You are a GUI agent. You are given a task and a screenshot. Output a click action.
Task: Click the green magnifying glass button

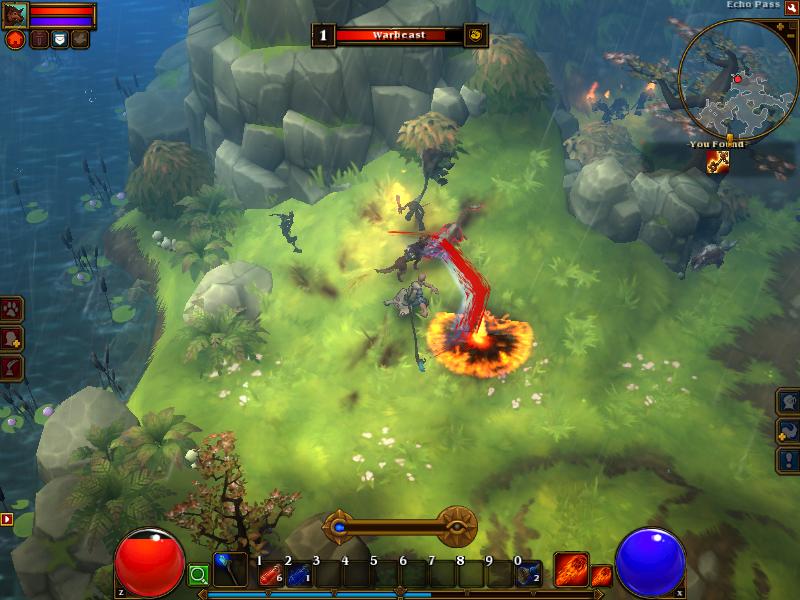point(198,575)
